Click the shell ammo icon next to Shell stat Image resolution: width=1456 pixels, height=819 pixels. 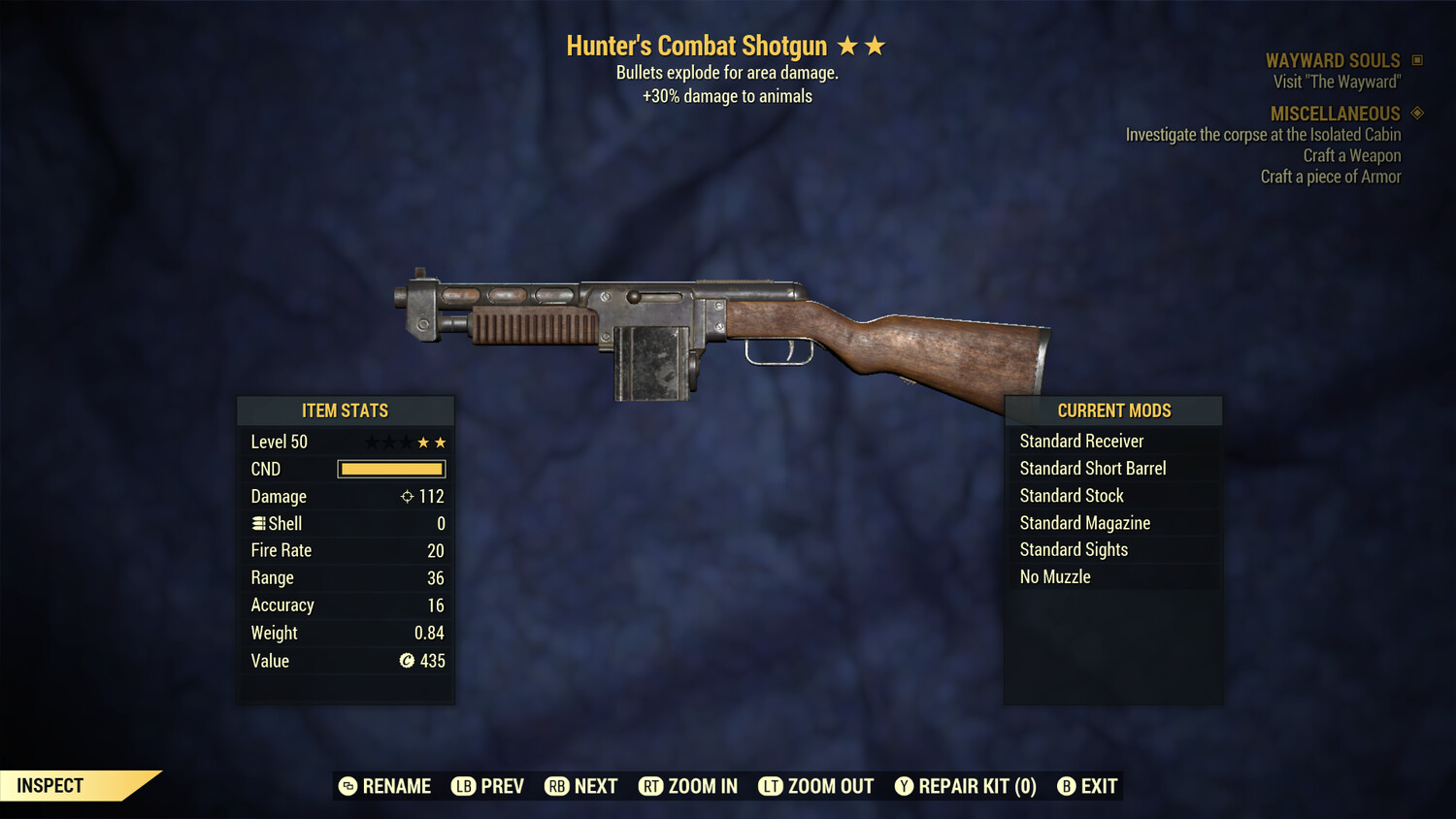pyautogui.click(x=258, y=523)
